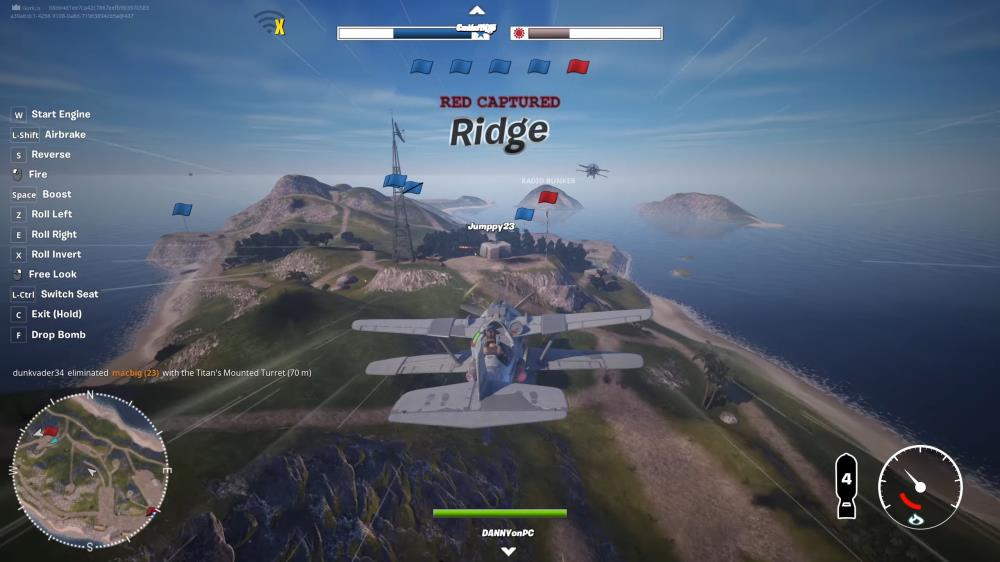
Task: Select the bomb ammo icon
Action: (846, 486)
